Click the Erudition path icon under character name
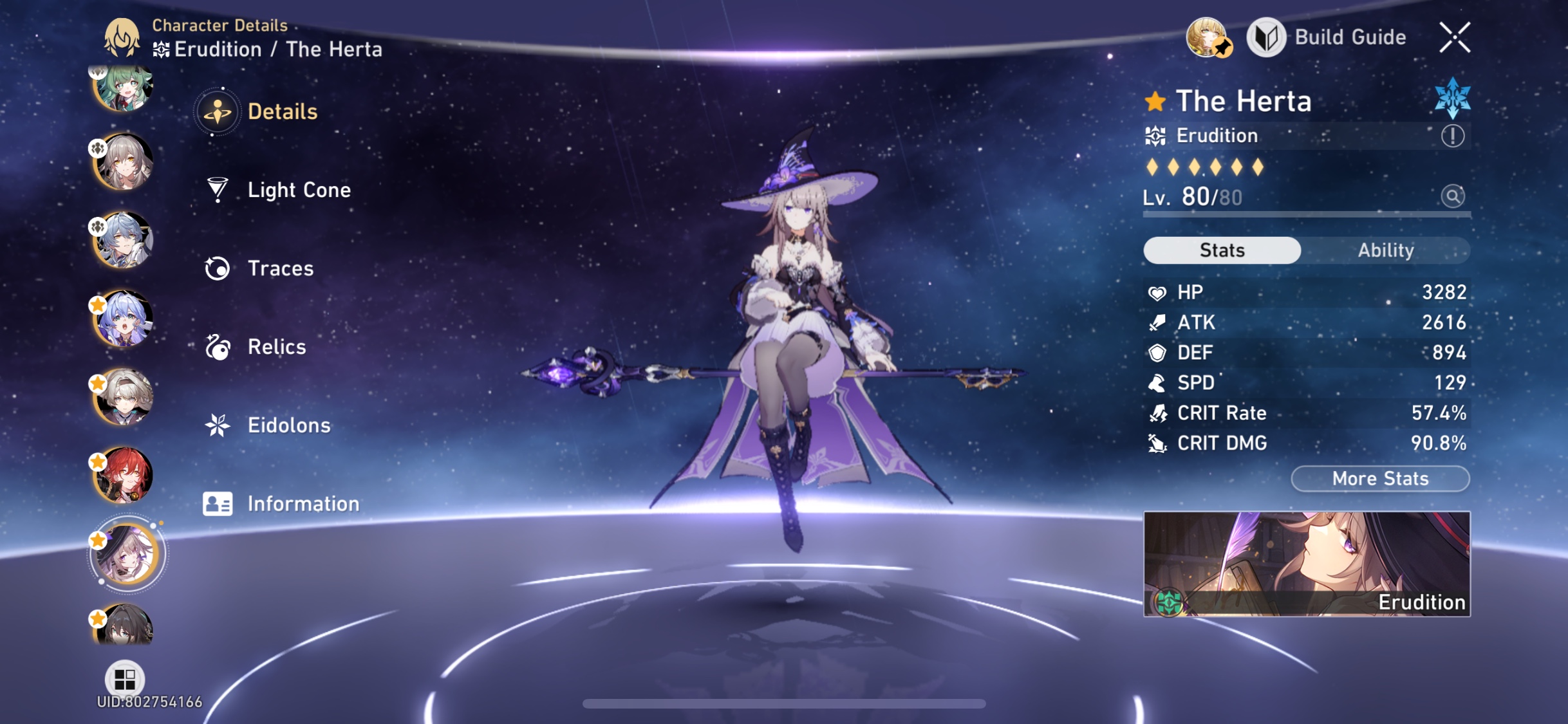 tap(1157, 136)
